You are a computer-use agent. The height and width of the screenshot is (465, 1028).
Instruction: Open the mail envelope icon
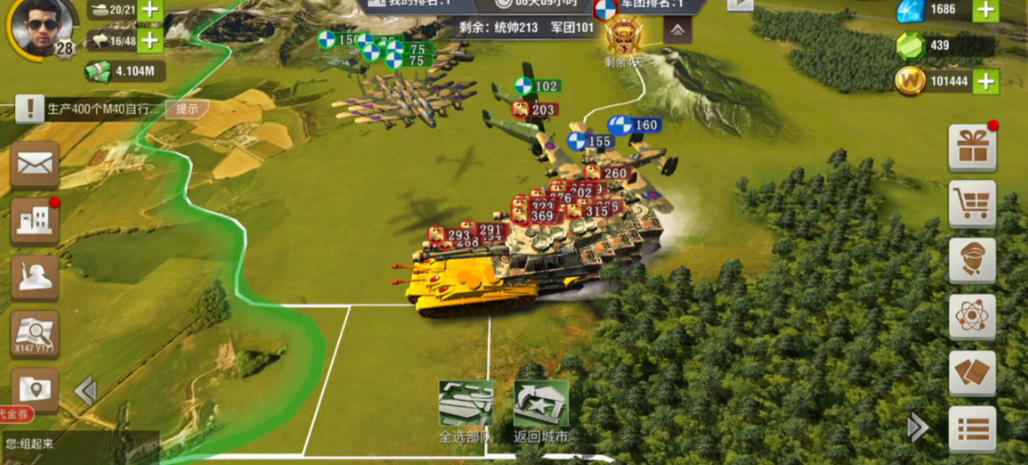(35, 165)
